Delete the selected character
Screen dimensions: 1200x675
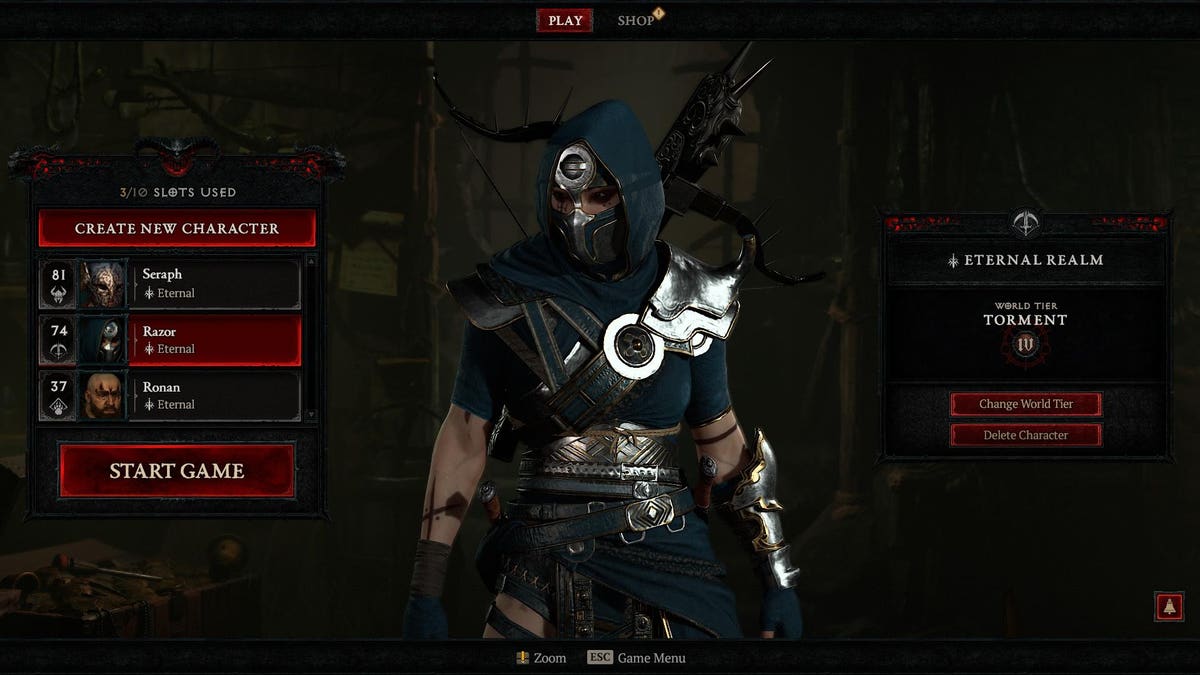pyautogui.click(x=1026, y=435)
